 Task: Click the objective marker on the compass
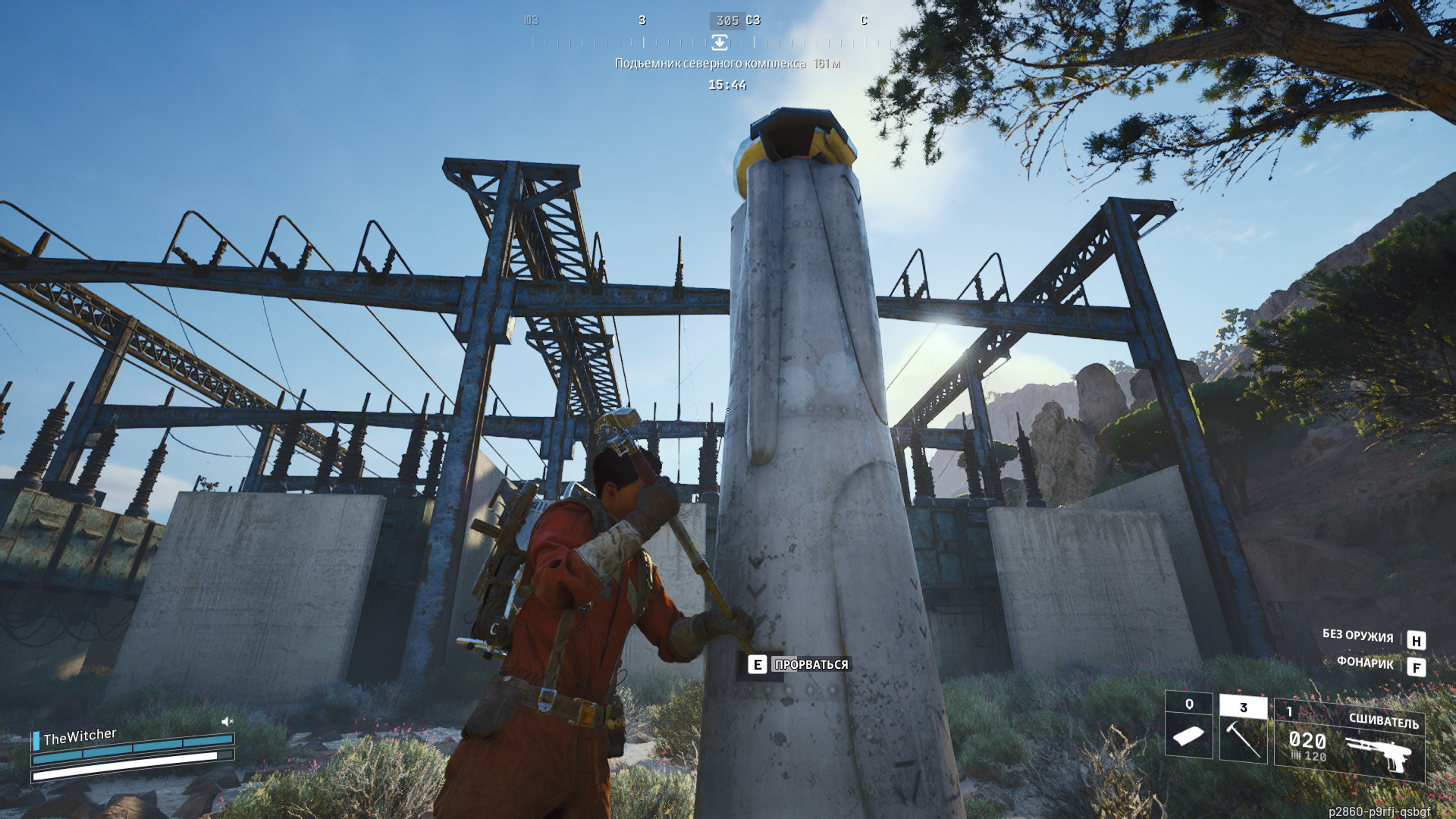point(720,42)
